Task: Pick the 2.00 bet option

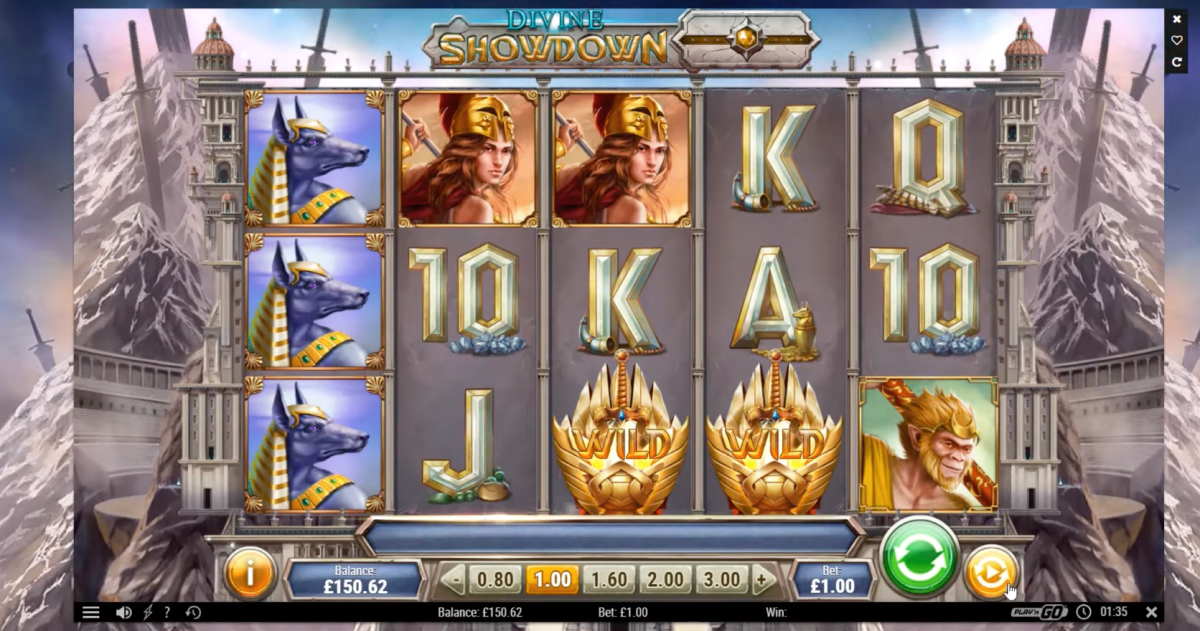Action: [665, 579]
